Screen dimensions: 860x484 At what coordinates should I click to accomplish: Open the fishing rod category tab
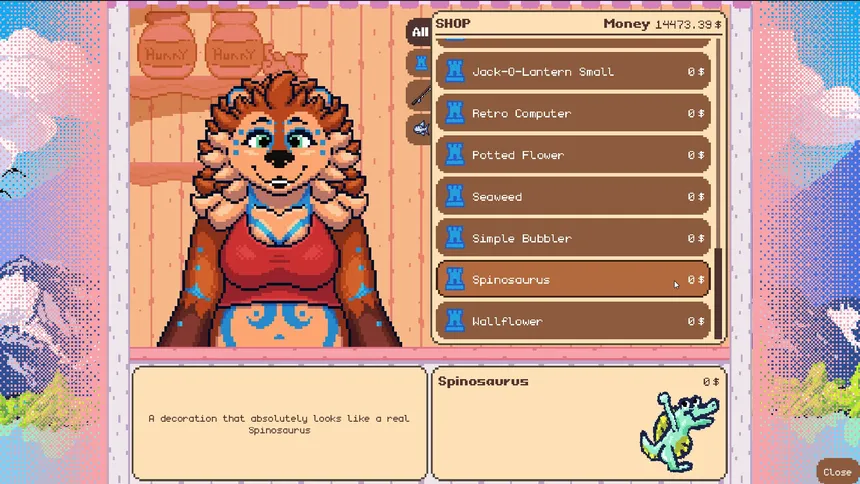420,96
